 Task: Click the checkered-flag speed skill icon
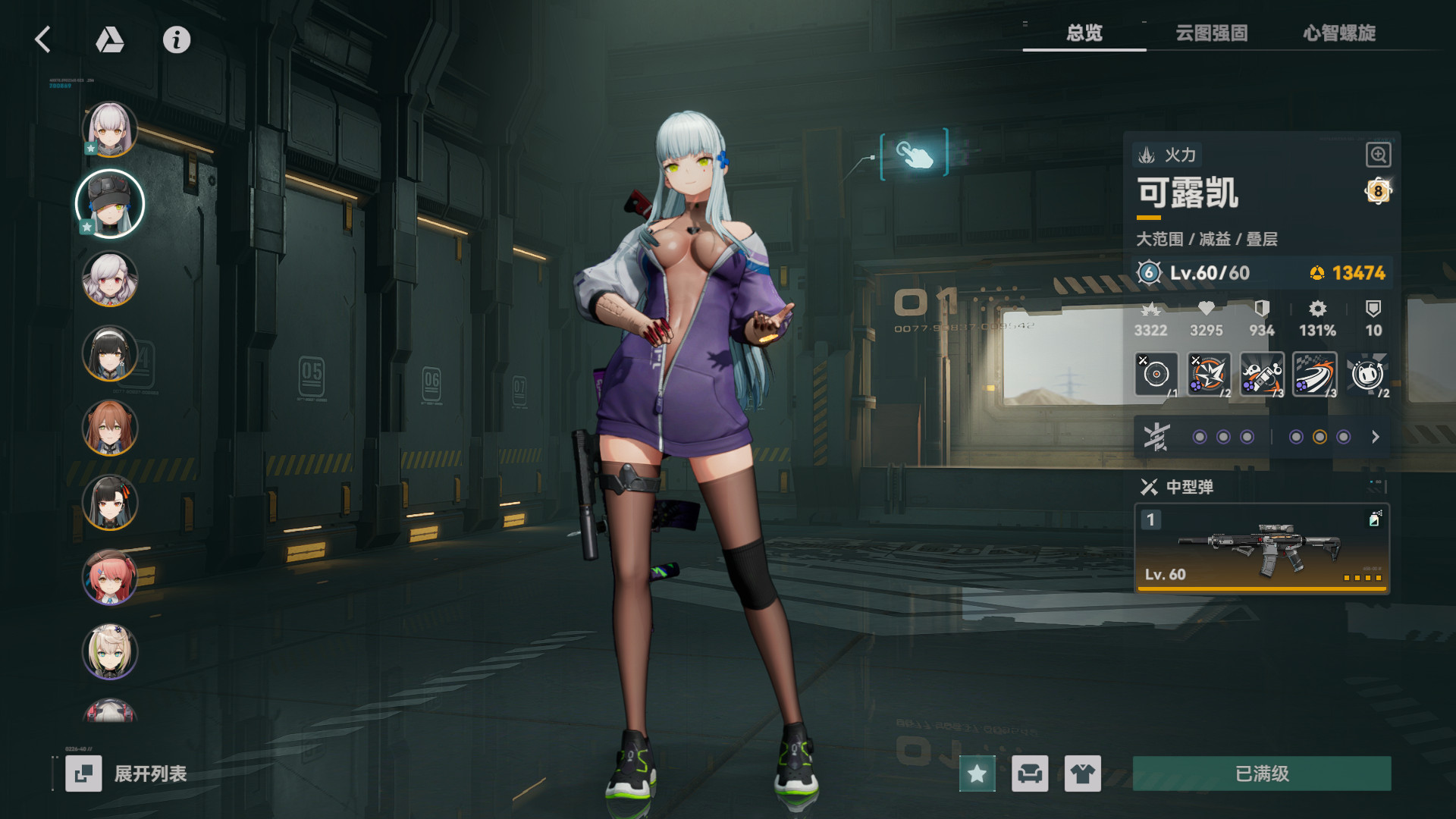tap(1314, 372)
